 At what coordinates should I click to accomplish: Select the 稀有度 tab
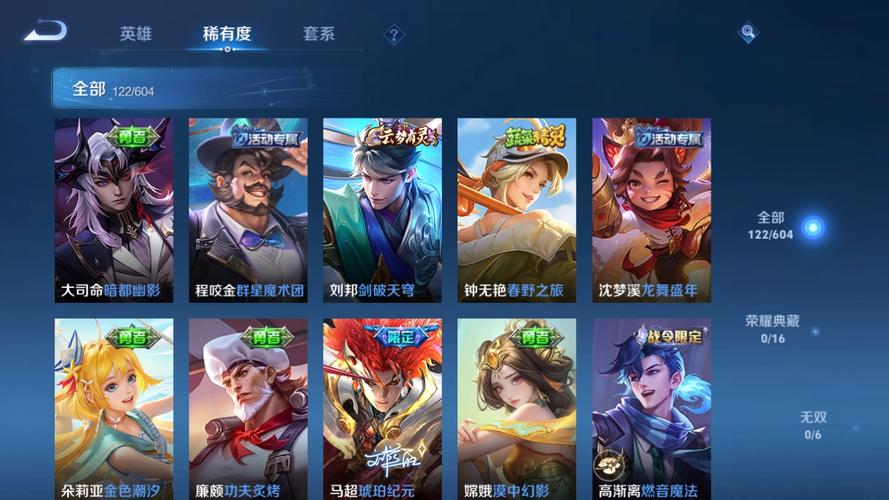click(x=227, y=34)
